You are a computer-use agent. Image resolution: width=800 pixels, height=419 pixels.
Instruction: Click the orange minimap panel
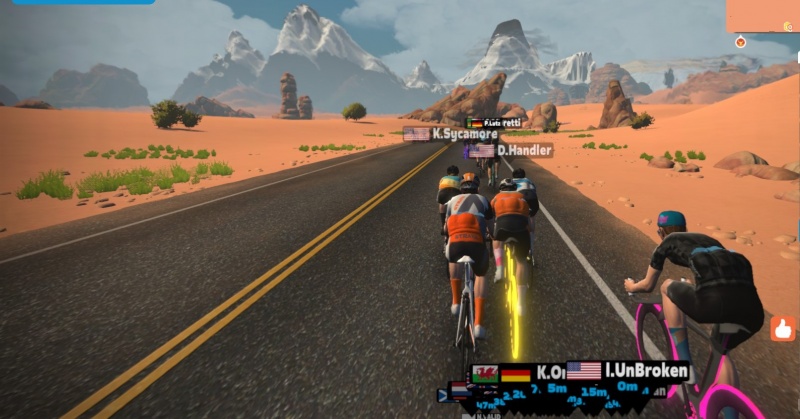(762, 15)
